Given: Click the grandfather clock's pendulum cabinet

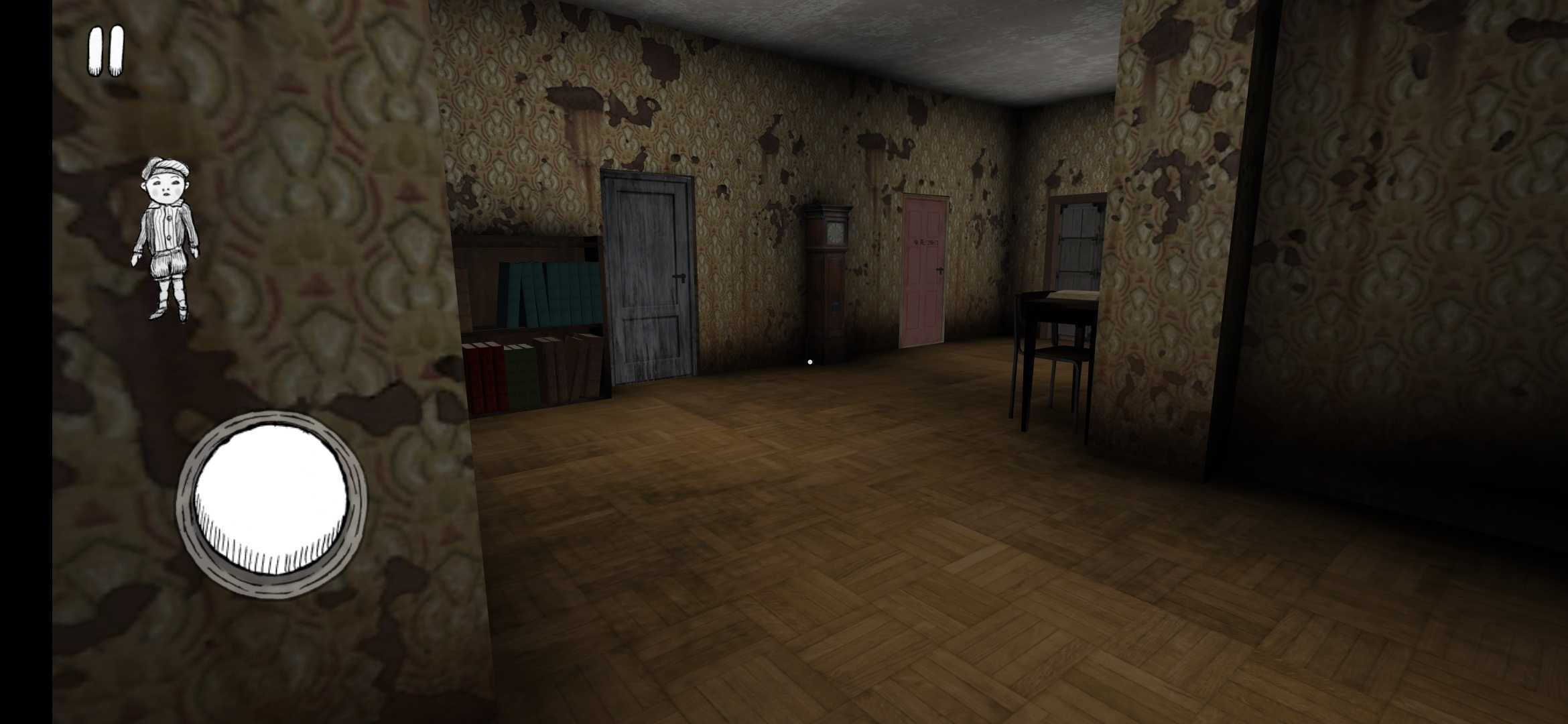Looking at the screenshot, I should (833, 306).
